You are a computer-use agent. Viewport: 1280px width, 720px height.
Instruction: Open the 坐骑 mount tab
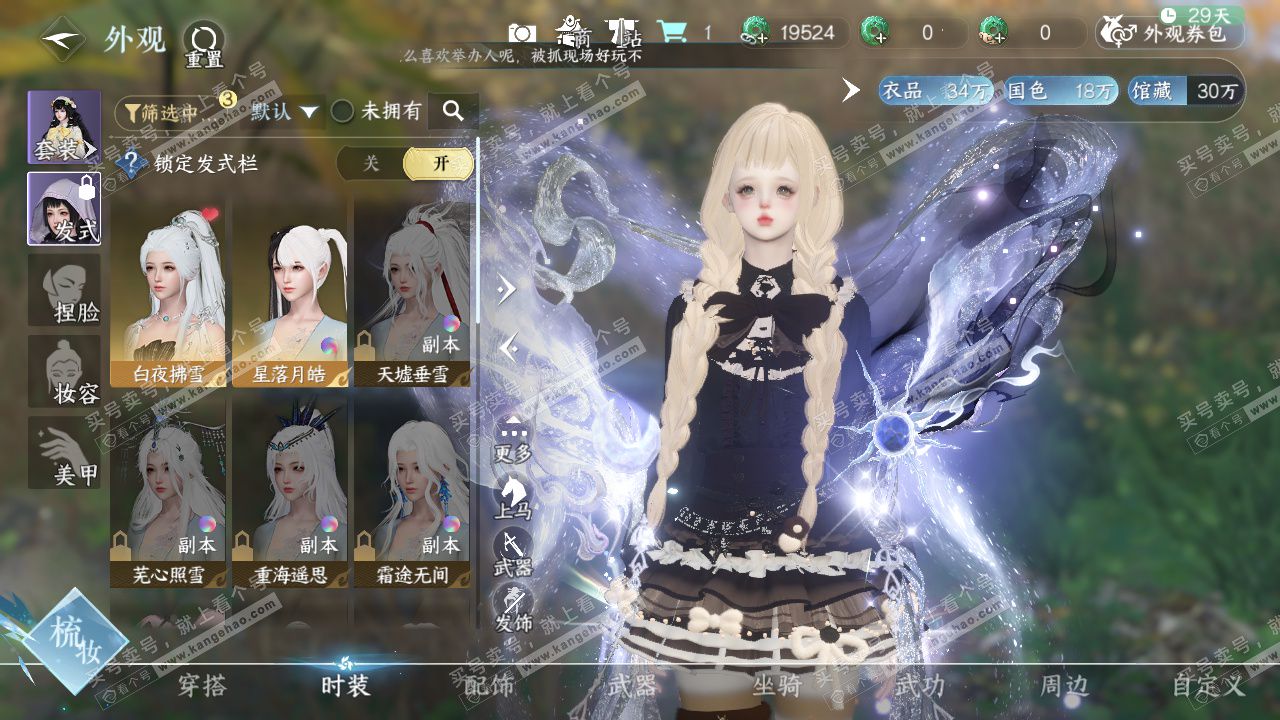(777, 685)
